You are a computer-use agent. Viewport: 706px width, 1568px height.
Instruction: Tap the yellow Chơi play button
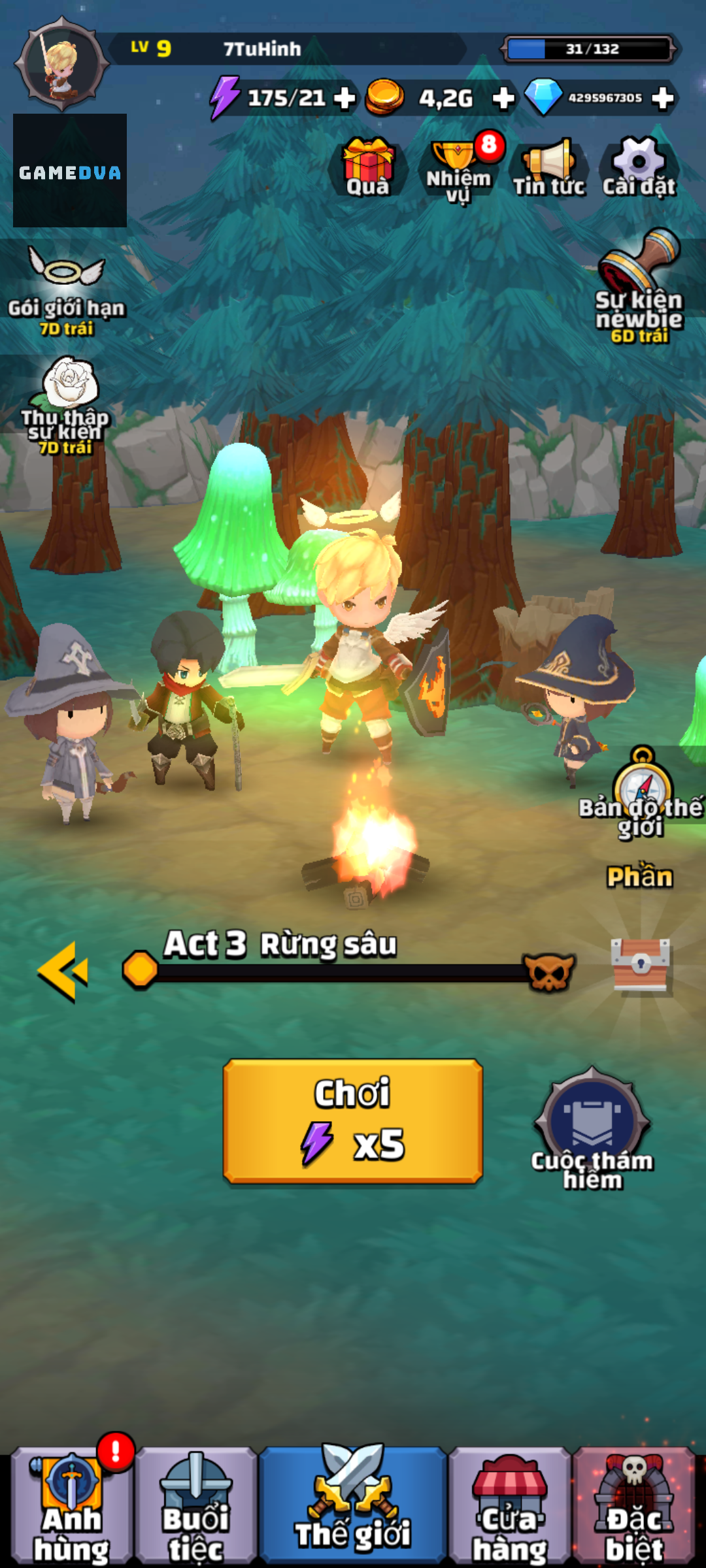[353, 1120]
